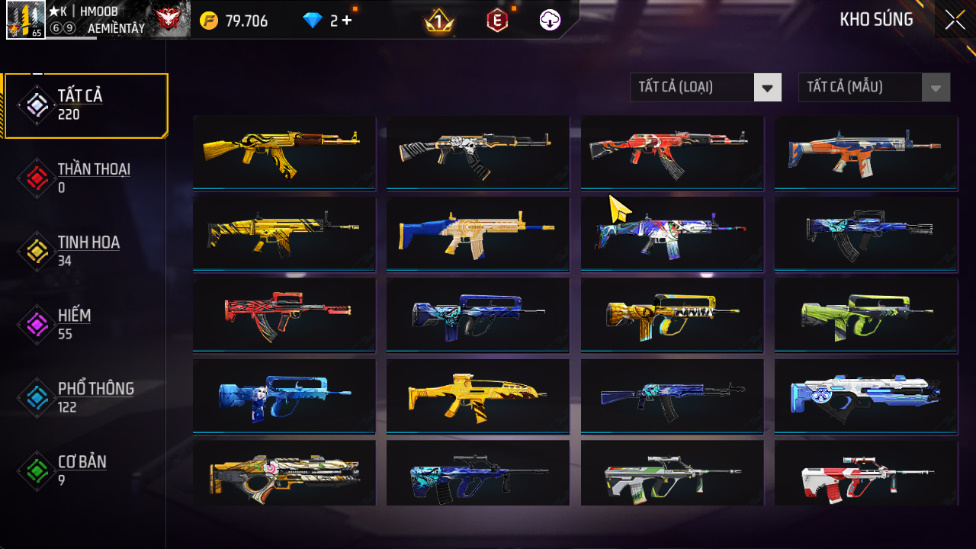Click the plus button next to diamonds

coord(347,20)
